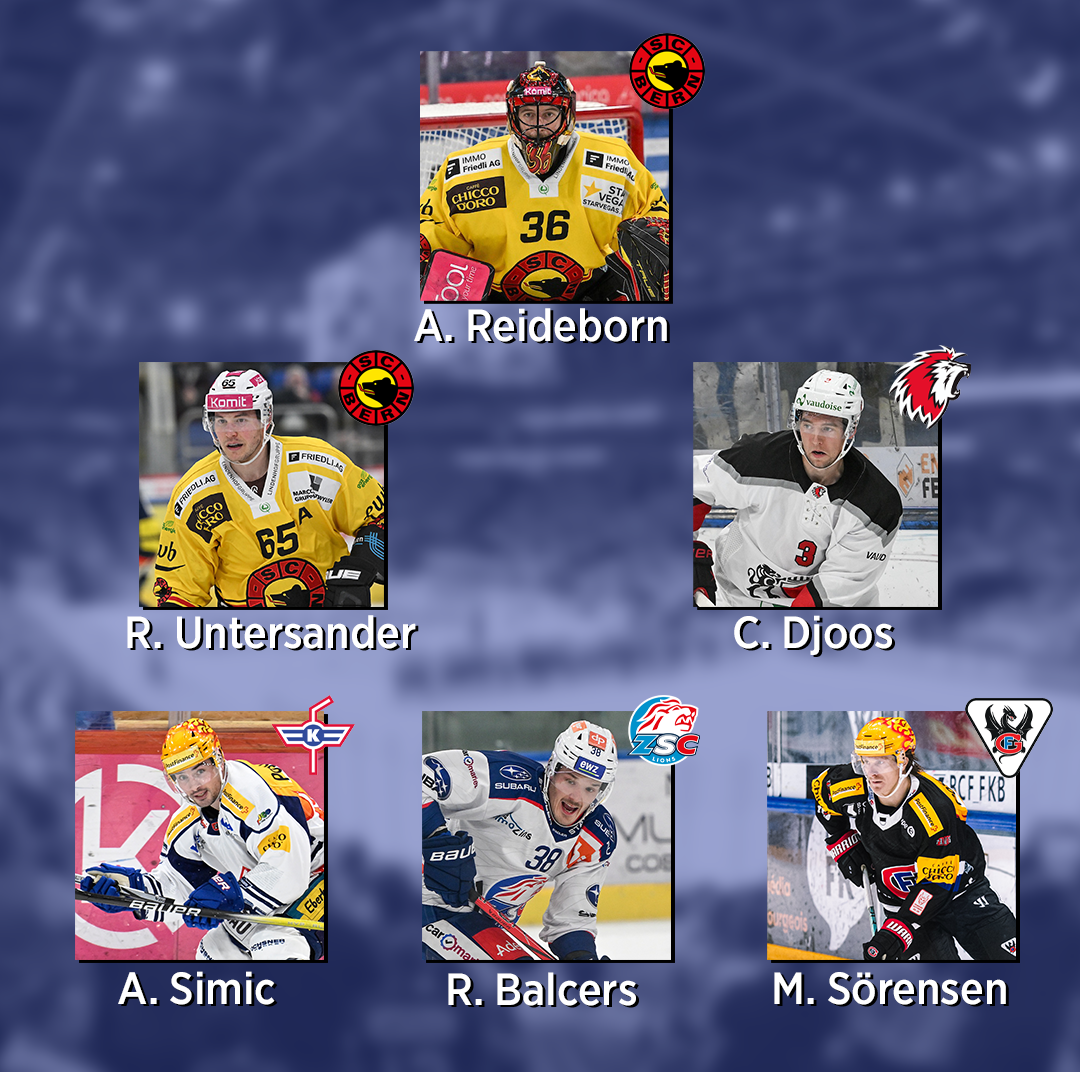The height and width of the screenshot is (1072, 1080).
Task: Click the Fribourg dragon crest on Sörensen's card
Action: coord(1008,735)
